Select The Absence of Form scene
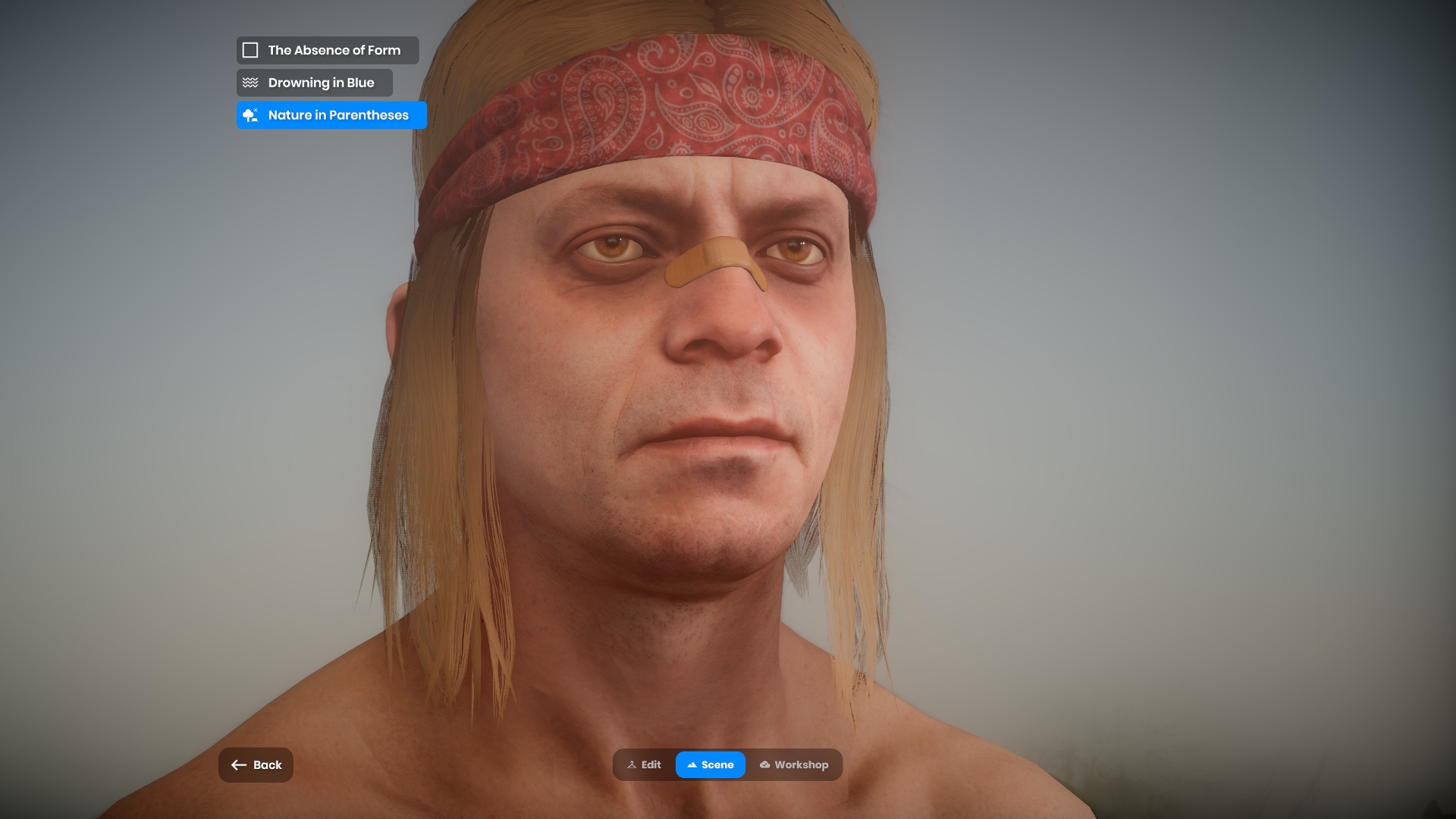The image size is (1456, 819). tap(327, 50)
